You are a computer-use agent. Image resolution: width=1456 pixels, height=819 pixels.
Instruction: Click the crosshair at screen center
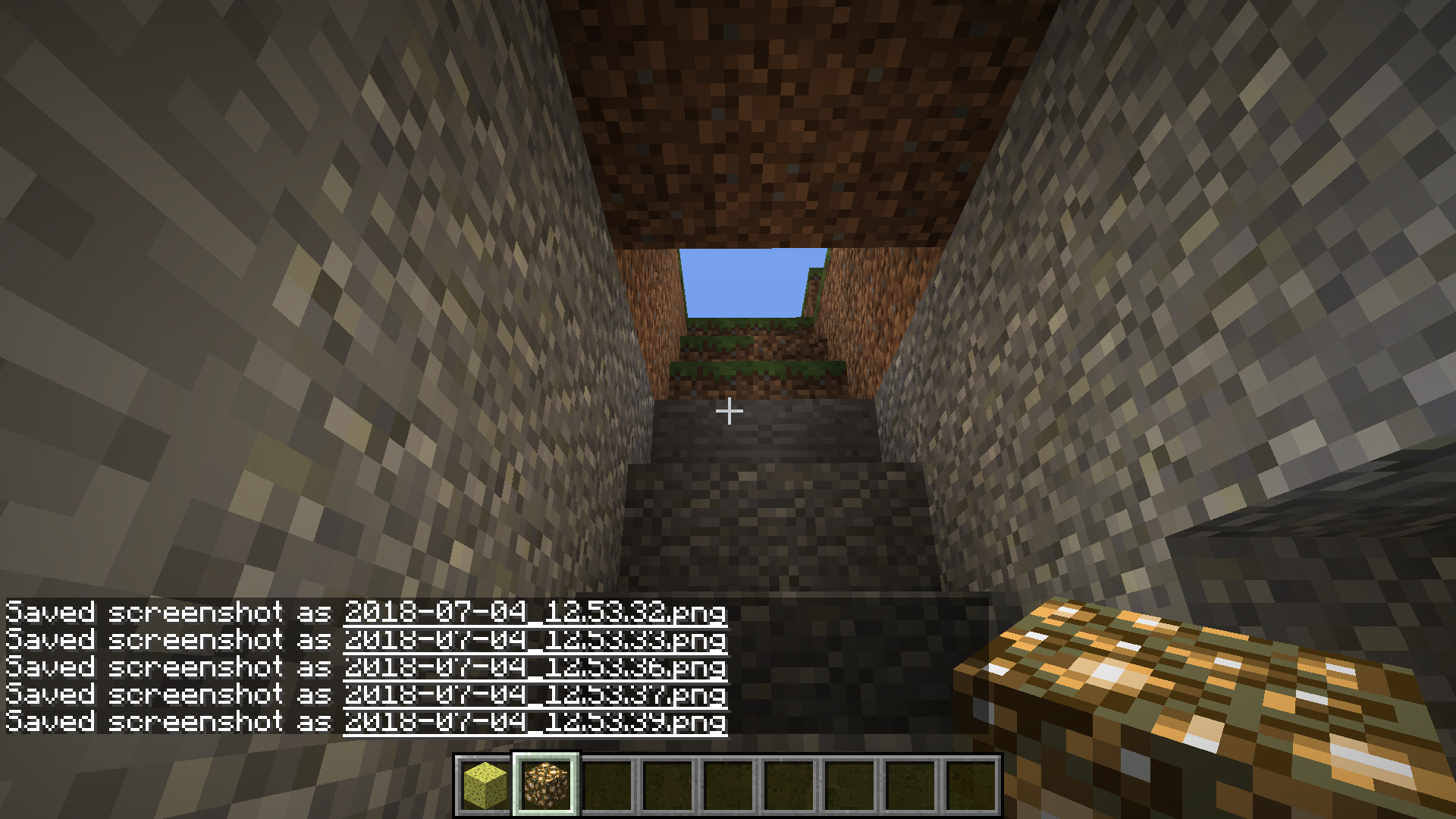[728, 409]
